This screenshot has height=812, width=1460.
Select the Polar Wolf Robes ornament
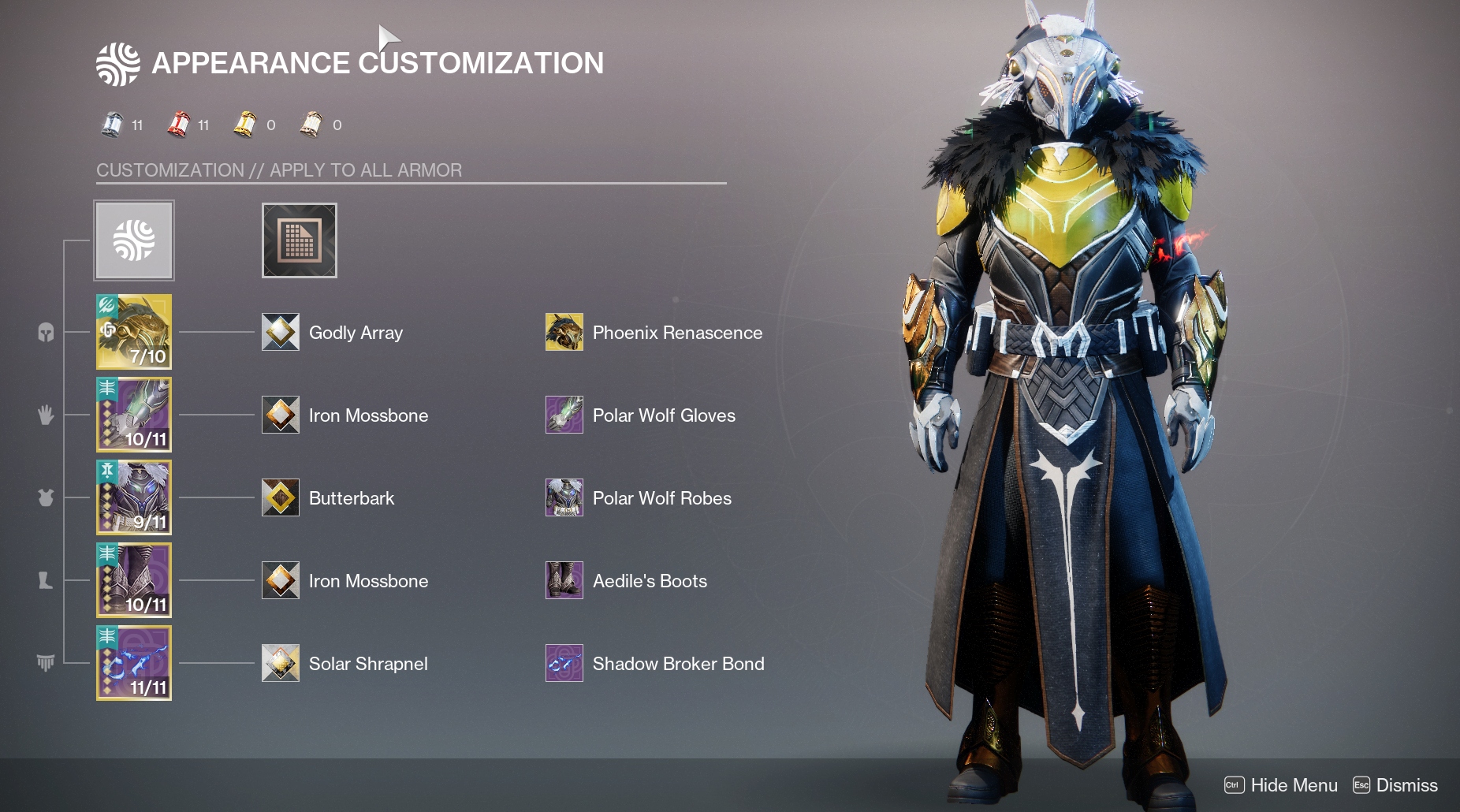pos(564,497)
